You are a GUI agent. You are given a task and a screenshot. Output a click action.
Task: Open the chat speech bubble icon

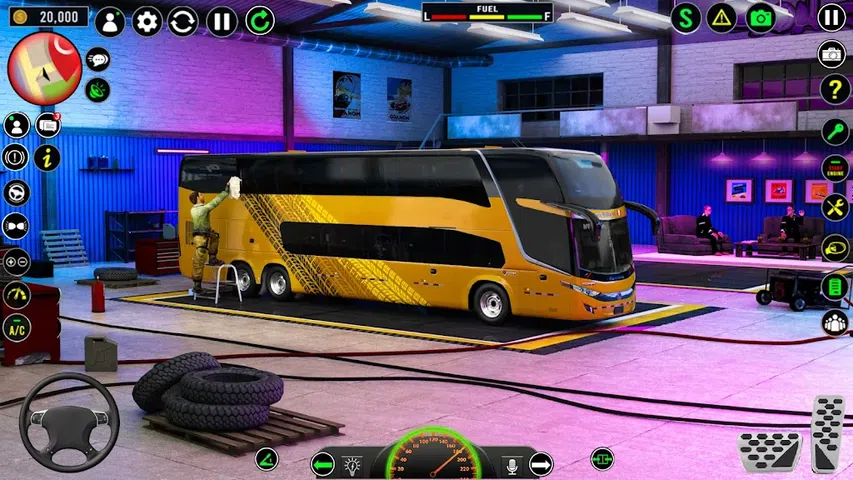[98, 59]
